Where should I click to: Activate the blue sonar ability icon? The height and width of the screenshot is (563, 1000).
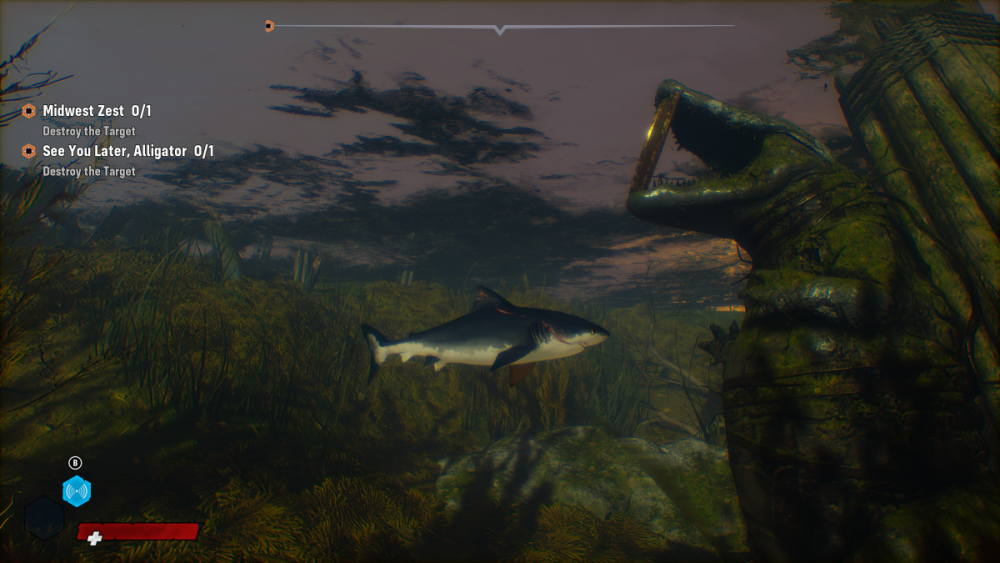click(x=76, y=490)
